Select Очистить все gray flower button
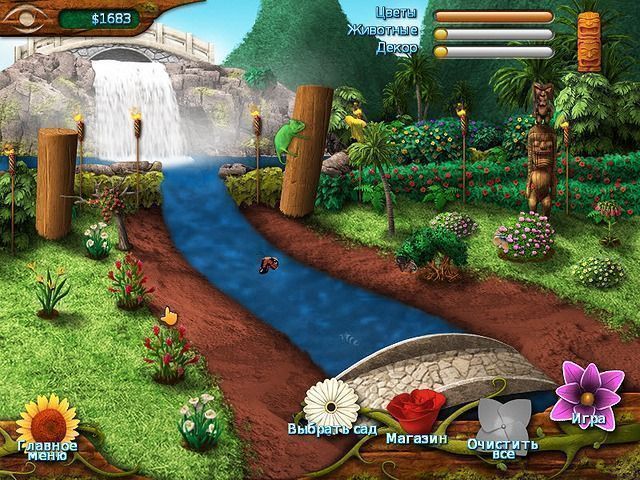 coord(503,422)
